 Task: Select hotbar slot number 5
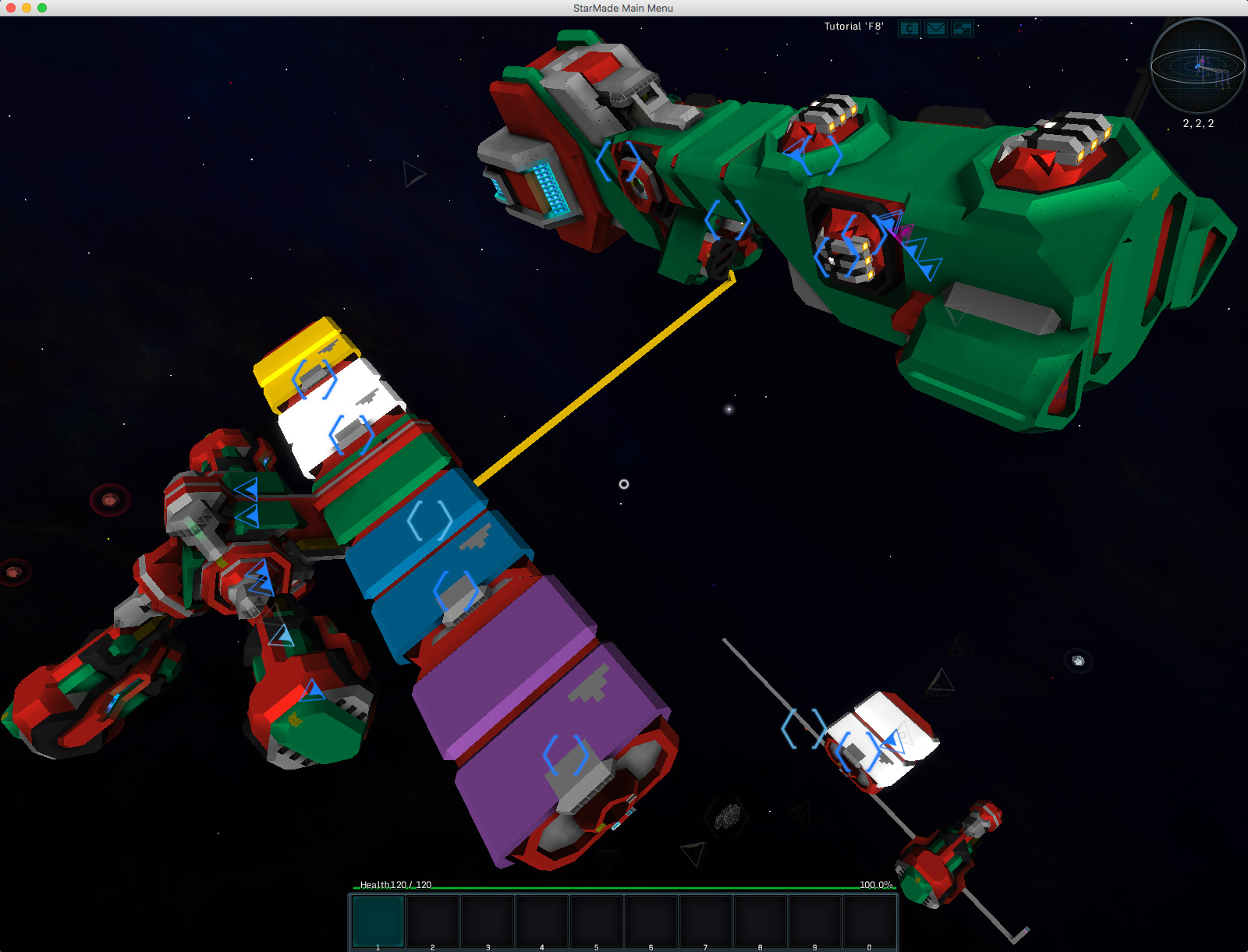[x=597, y=921]
